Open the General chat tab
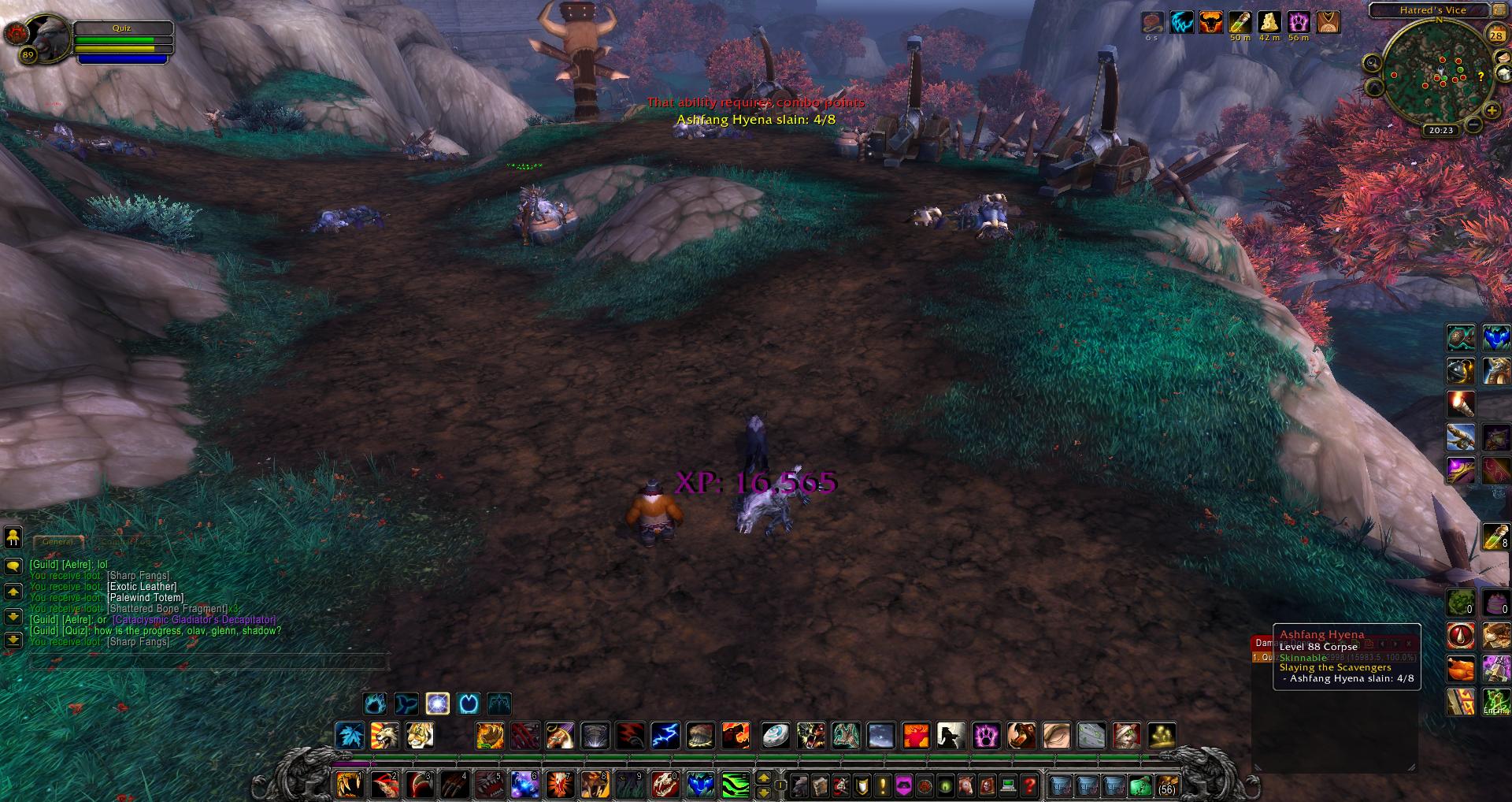 point(58,542)
